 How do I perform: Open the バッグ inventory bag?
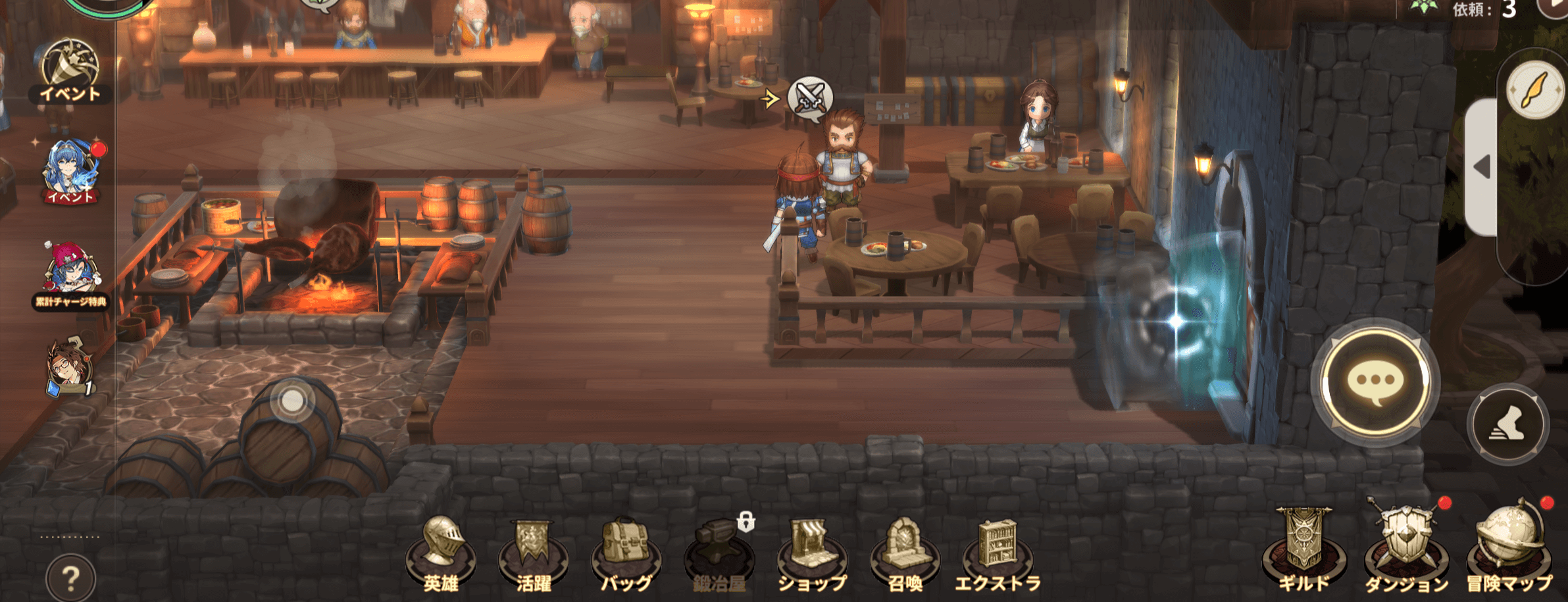tap(626, 554)
